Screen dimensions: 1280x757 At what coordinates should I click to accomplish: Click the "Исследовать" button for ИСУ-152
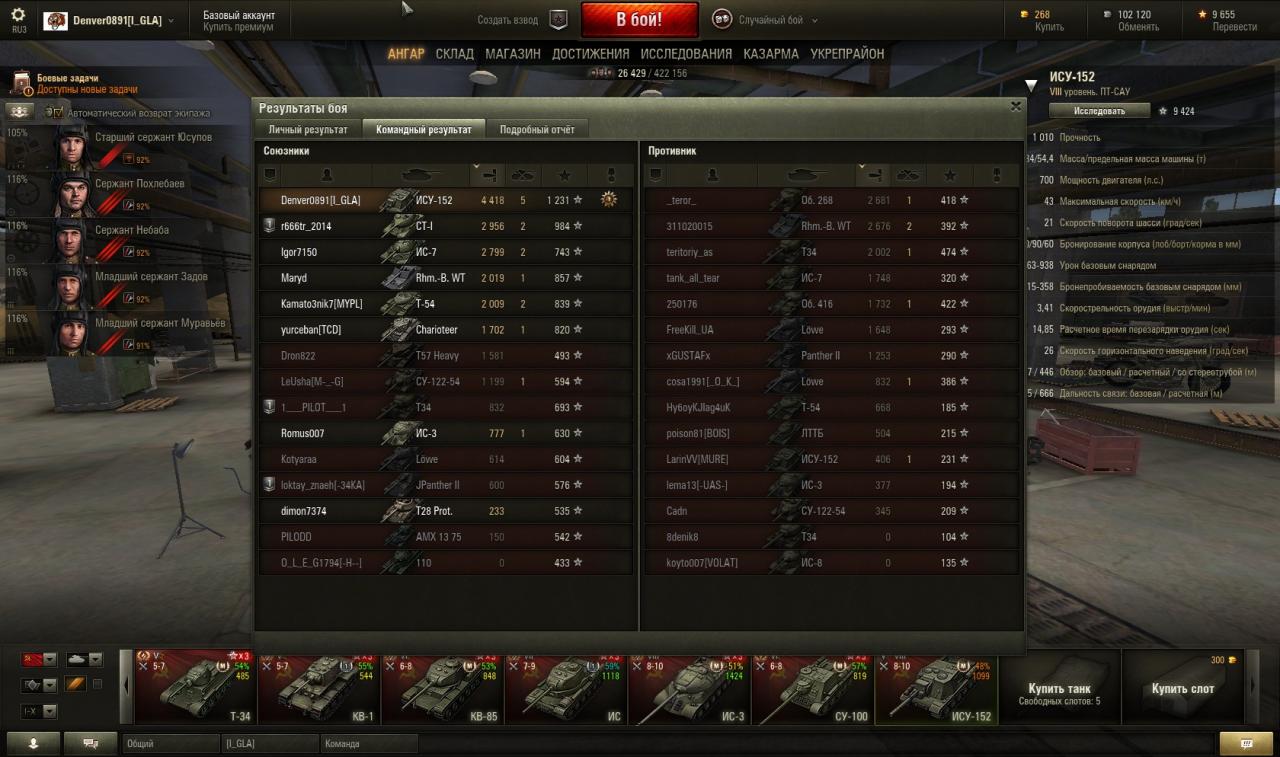(x=1100, y=111)
